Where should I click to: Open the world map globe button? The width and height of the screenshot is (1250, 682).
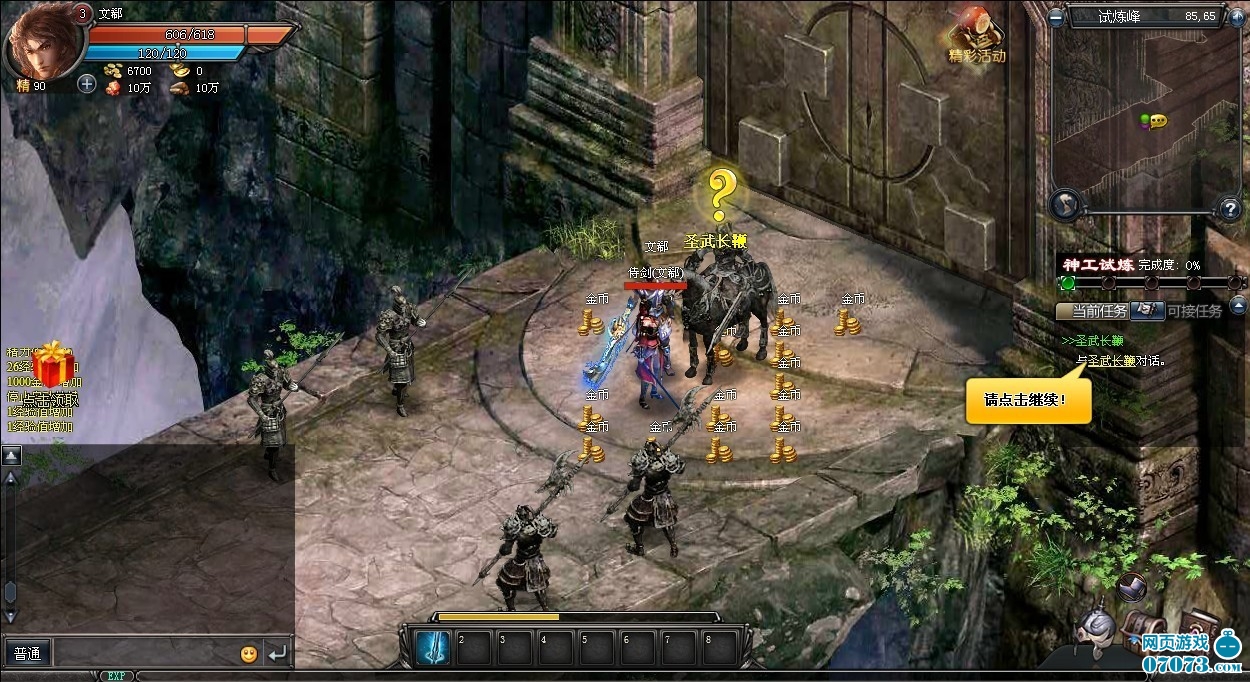tap(1067, 205)
